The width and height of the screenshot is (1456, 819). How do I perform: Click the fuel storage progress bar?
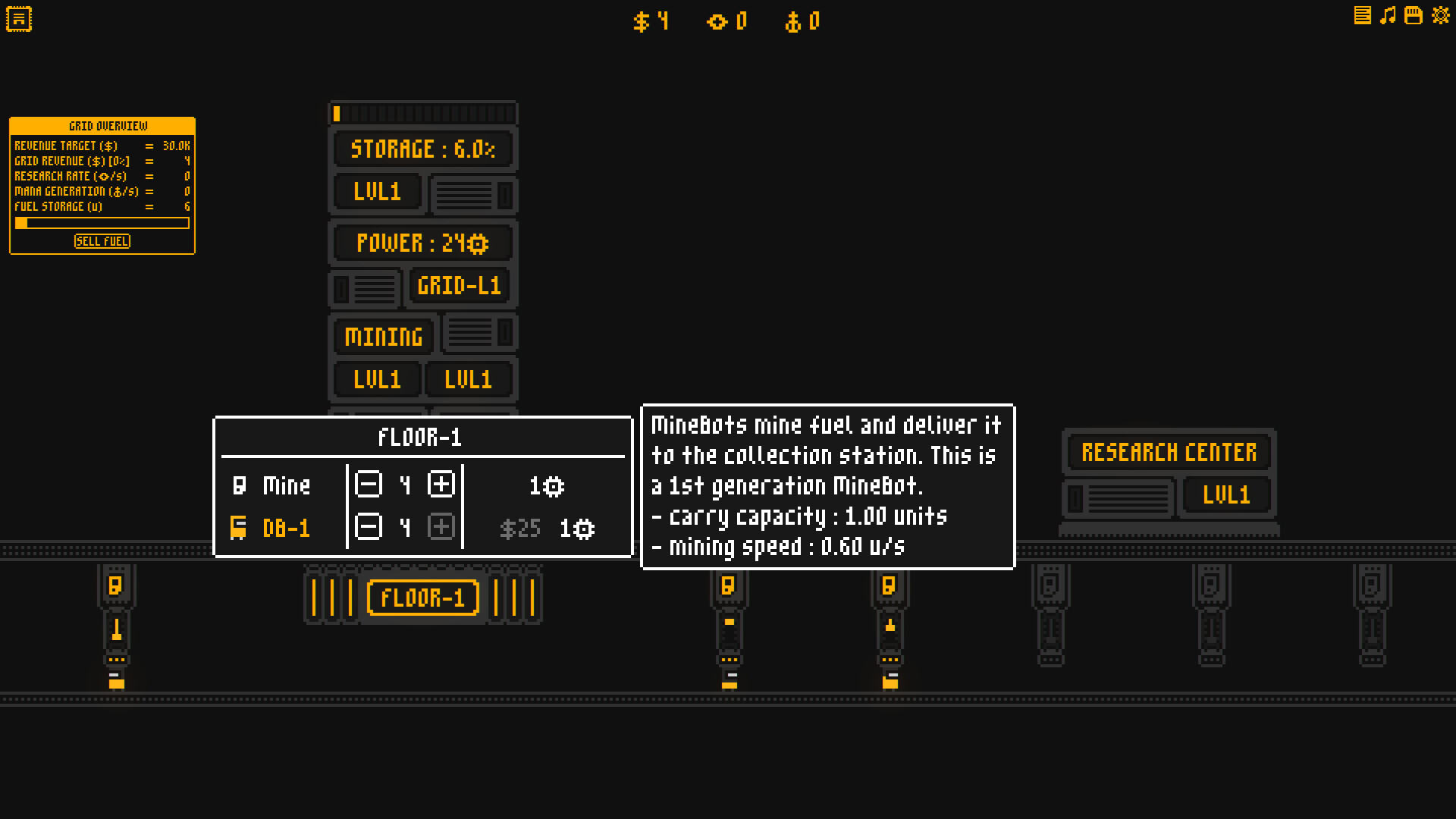pos(102,223)
